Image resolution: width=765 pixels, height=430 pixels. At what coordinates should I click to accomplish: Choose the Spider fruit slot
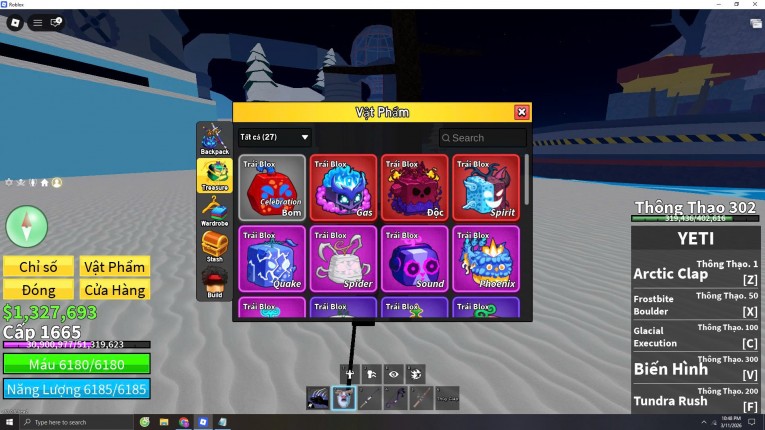(x=343, y=259)
